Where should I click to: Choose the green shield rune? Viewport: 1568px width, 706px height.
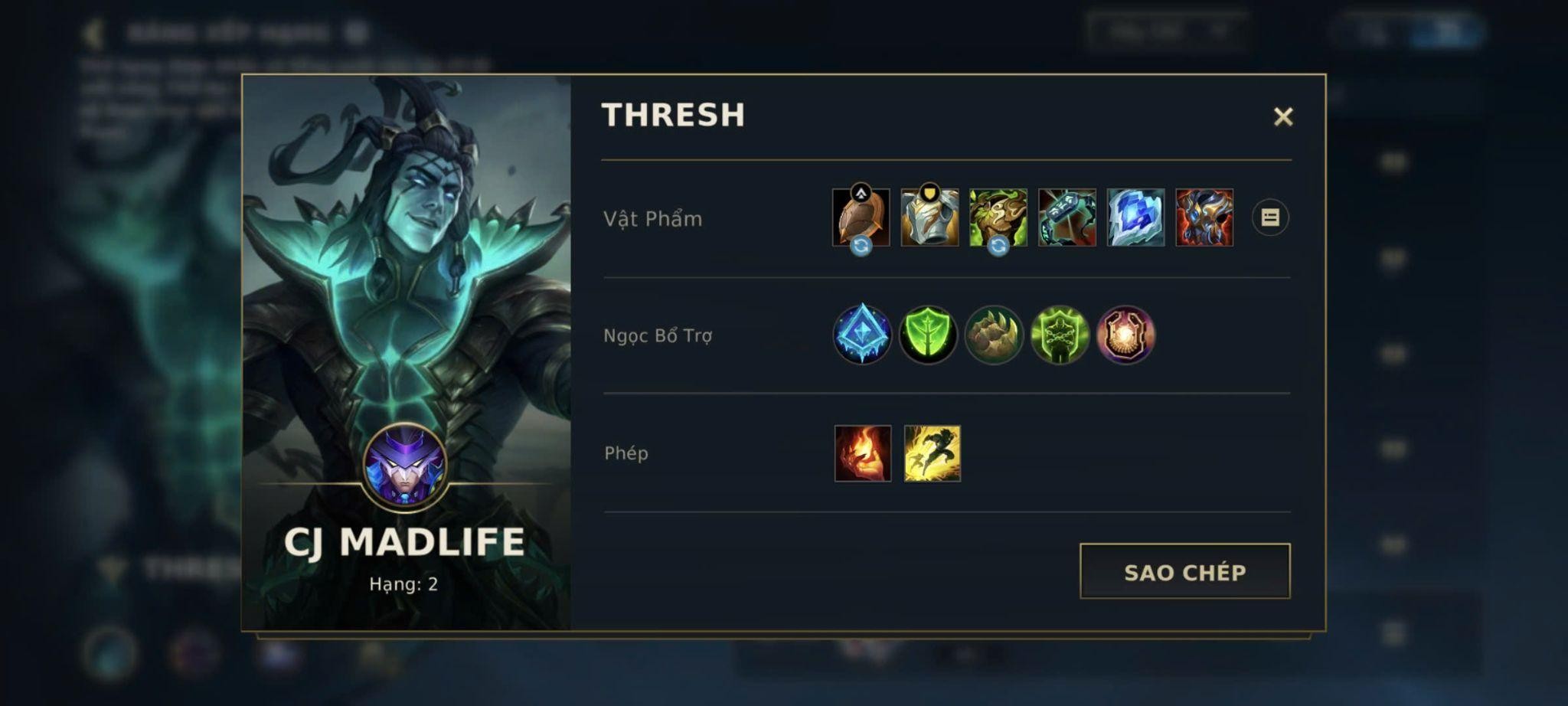pos(928,335)
